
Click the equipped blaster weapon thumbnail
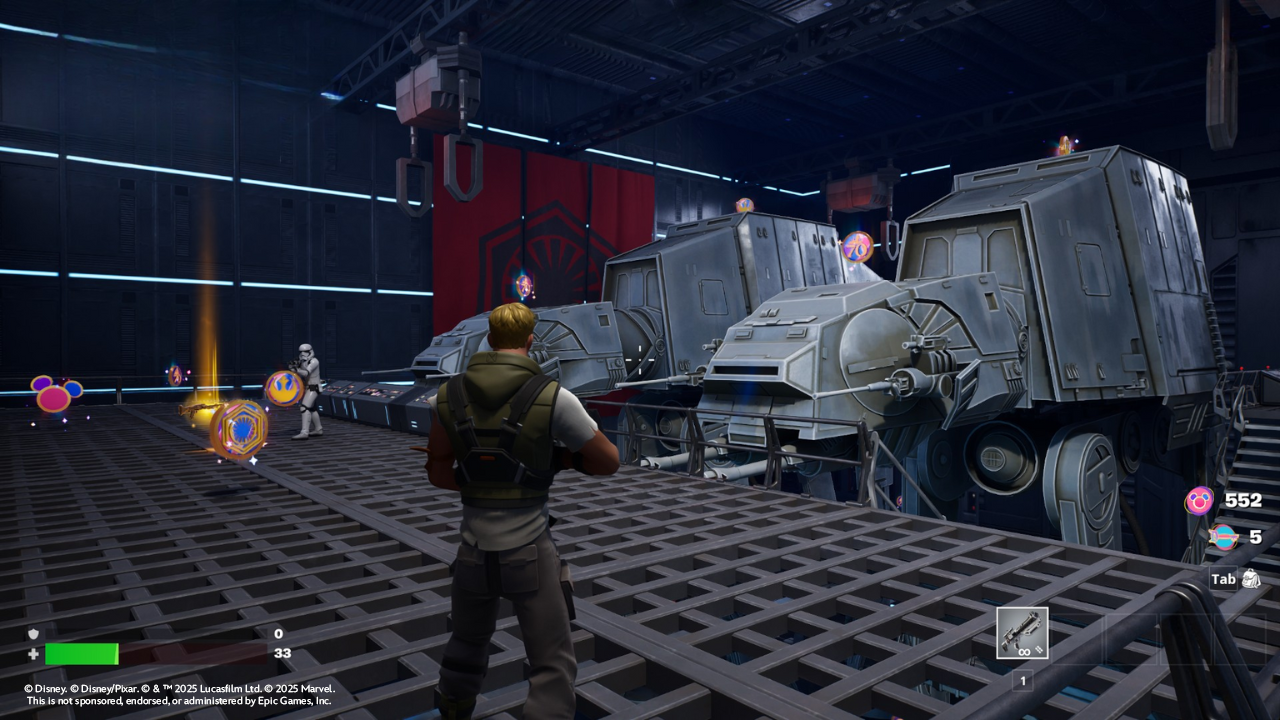[x=1022, y=630]
